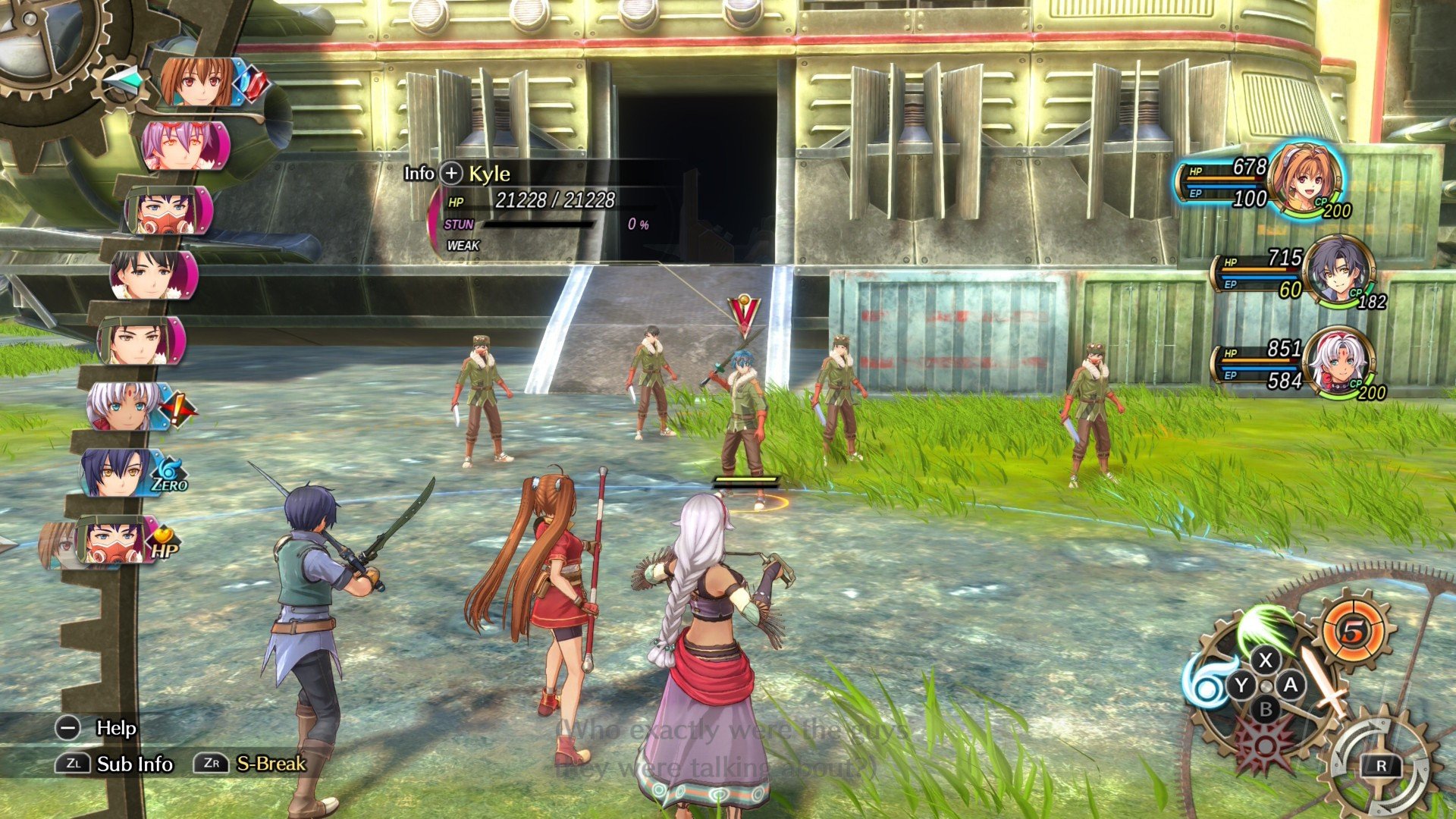Target Kyle, the enemy with the red marker

click(743, 425)
